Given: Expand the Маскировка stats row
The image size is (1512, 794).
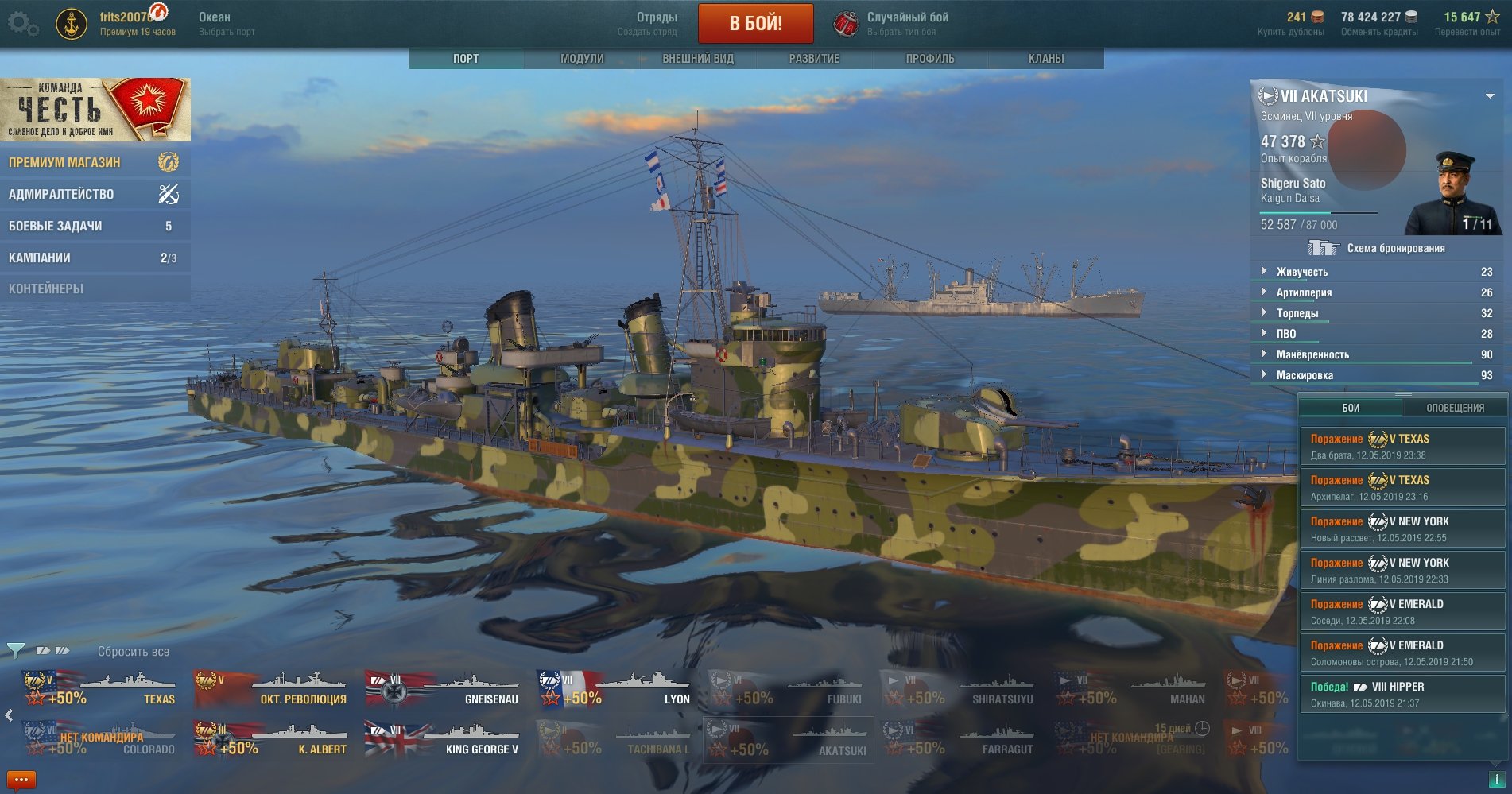Looking at the screenshot, I should click(1305, 375).
